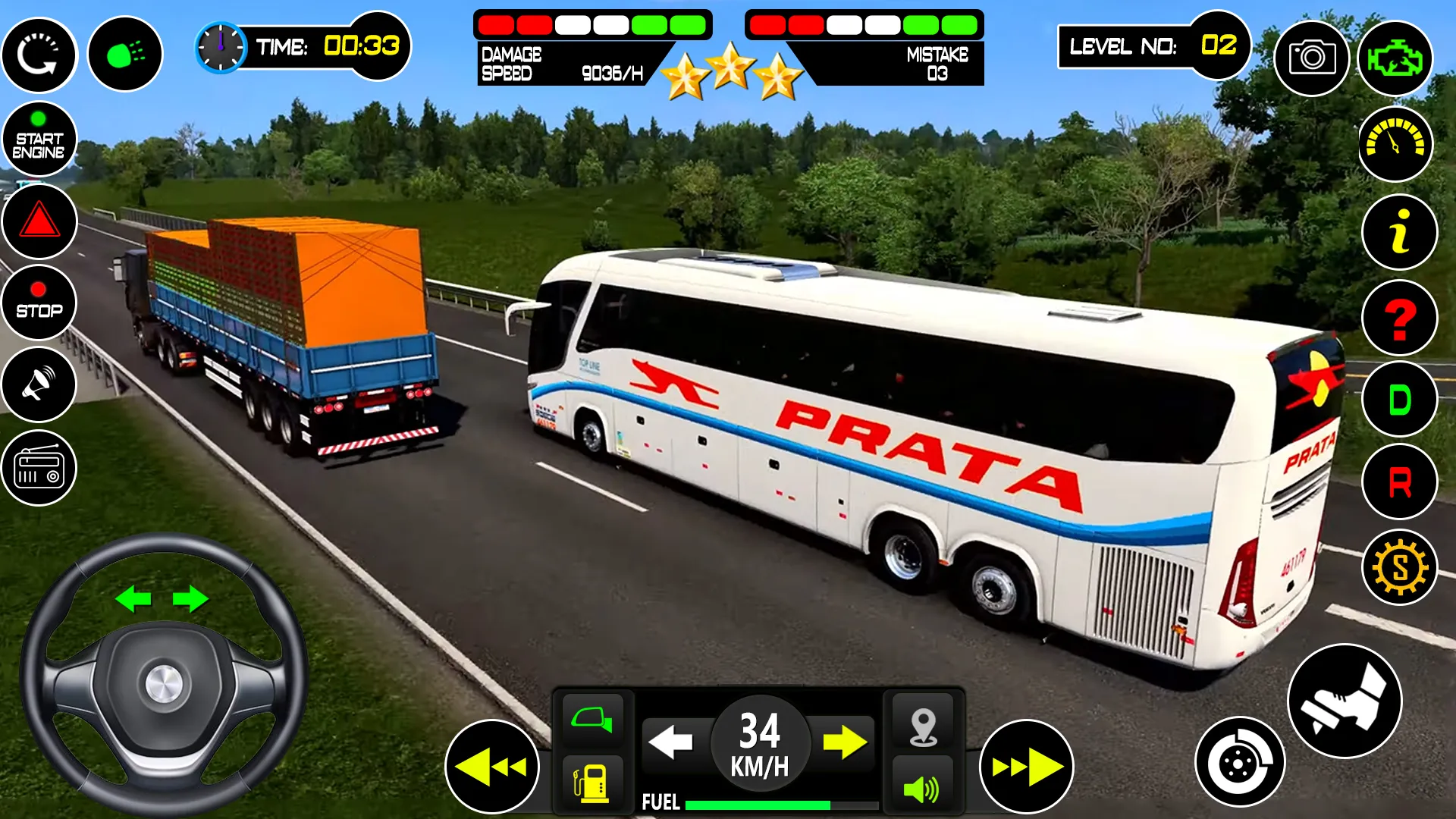This screenshot has height=819, width=1456.
Task: Tap the handbrake disc icon
Action: click(1239, 761)
